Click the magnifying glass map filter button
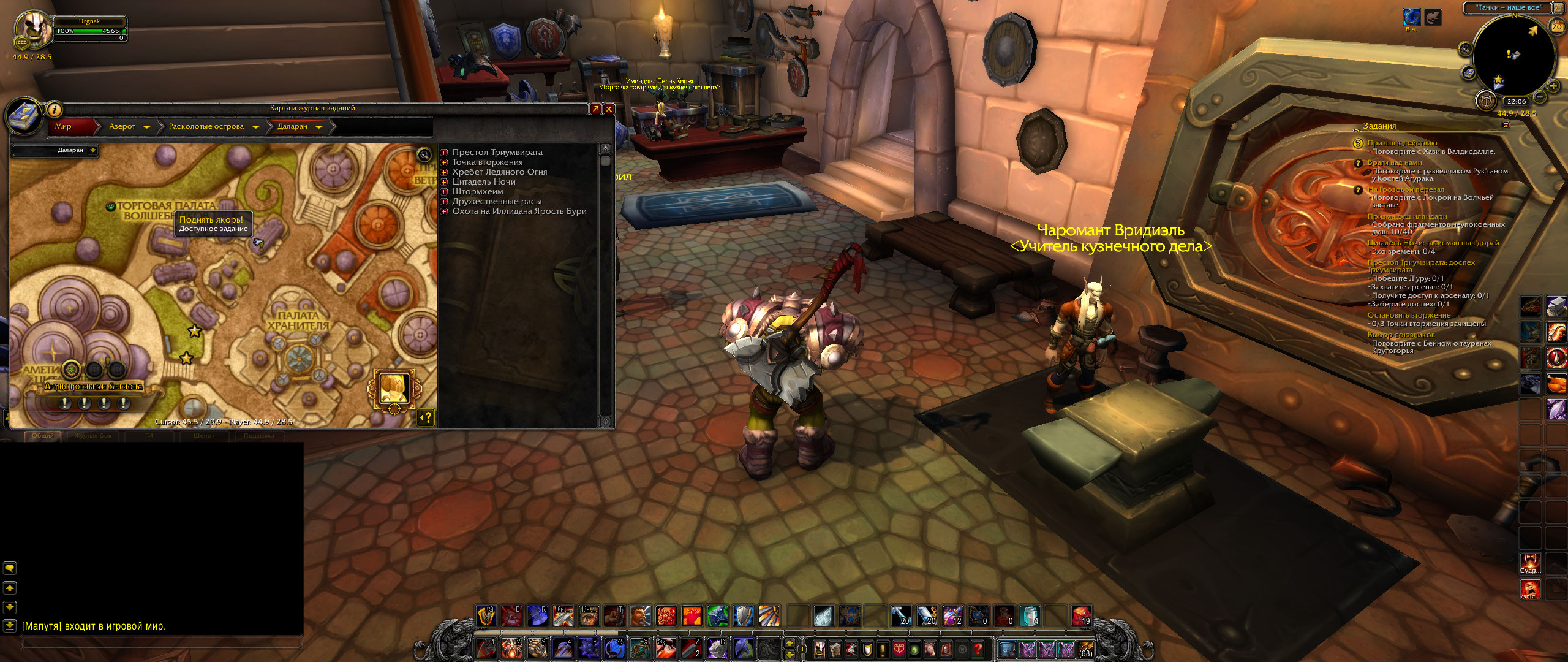The image size is (1568, 662). 424,154
